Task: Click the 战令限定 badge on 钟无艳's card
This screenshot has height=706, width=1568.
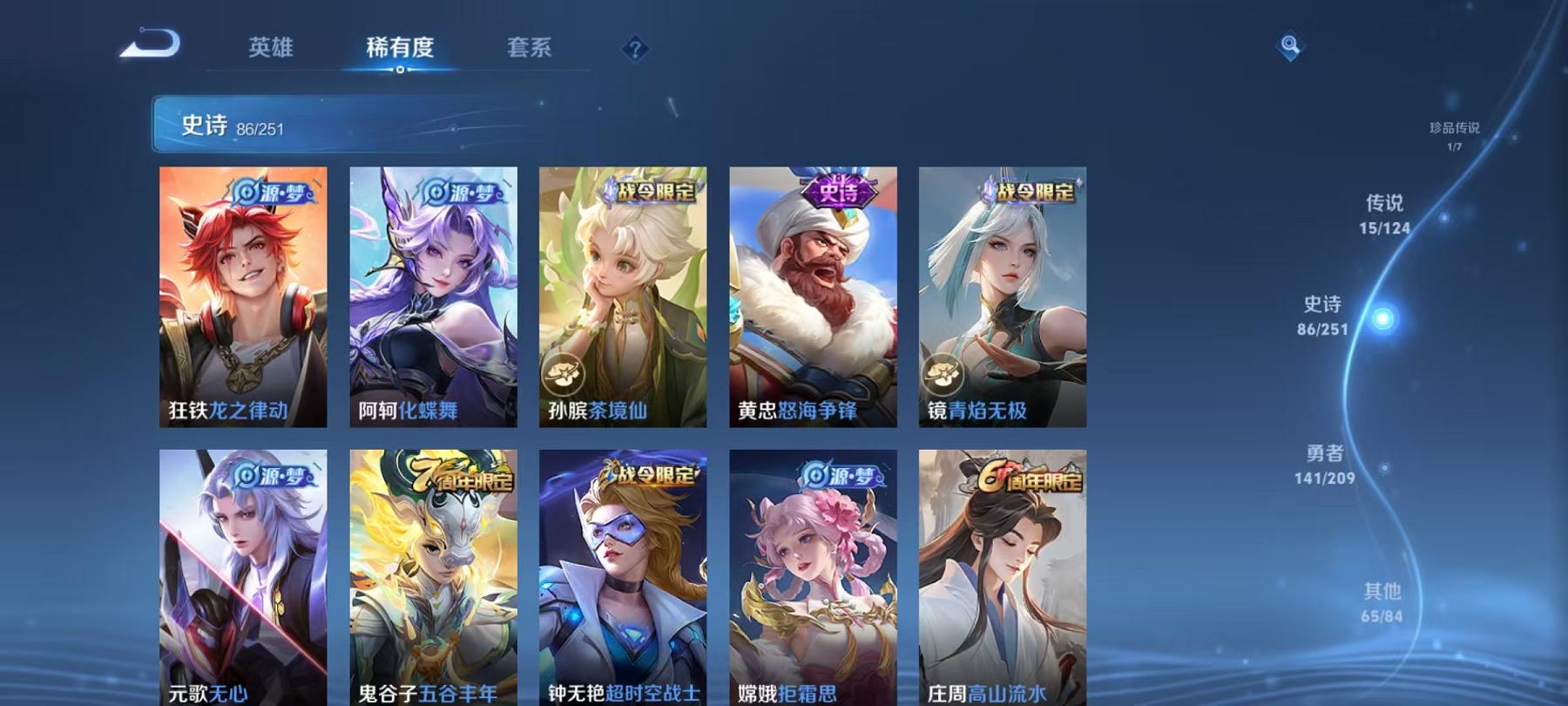Action: pos(652,473)
